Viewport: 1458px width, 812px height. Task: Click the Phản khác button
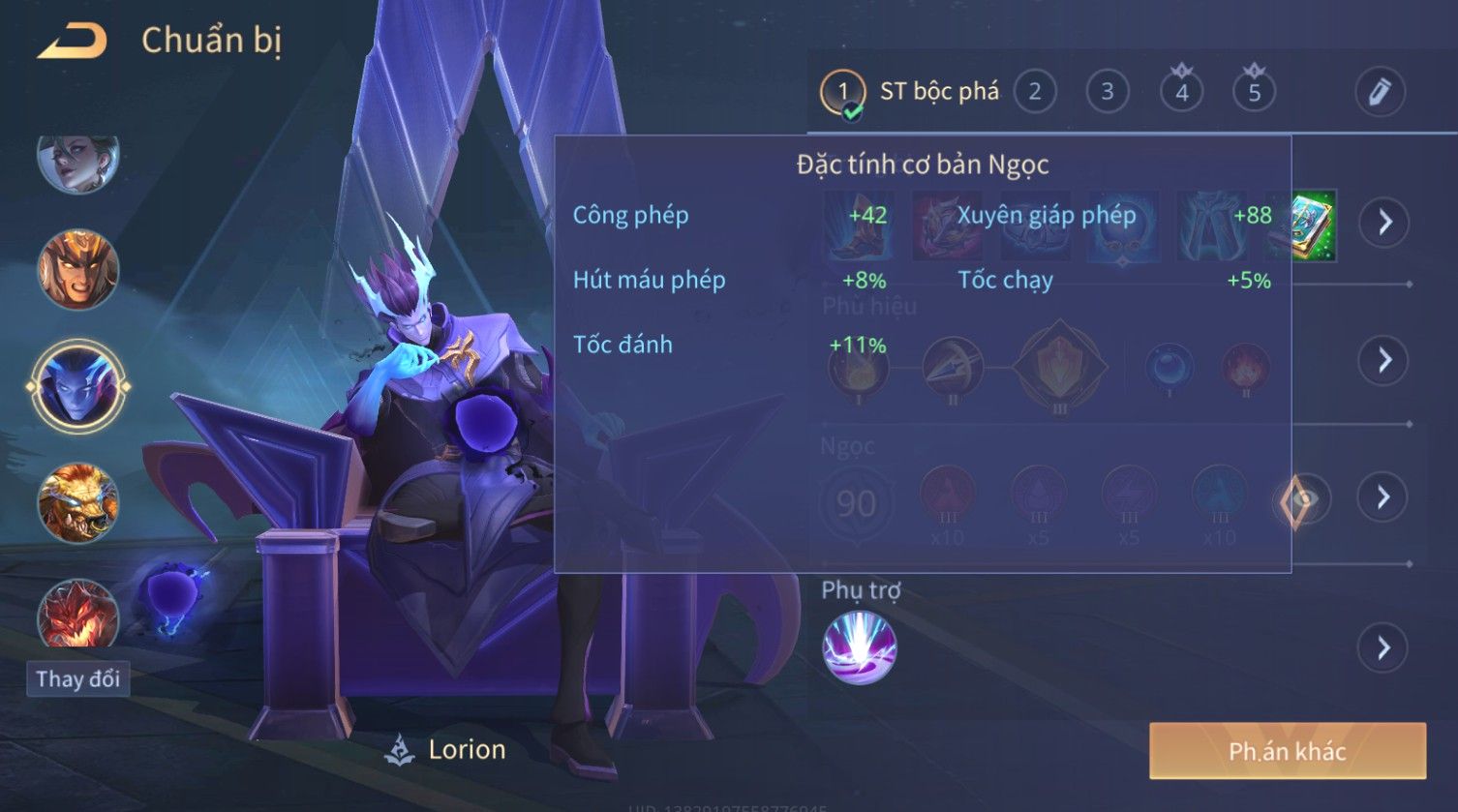click(1287, 751)
